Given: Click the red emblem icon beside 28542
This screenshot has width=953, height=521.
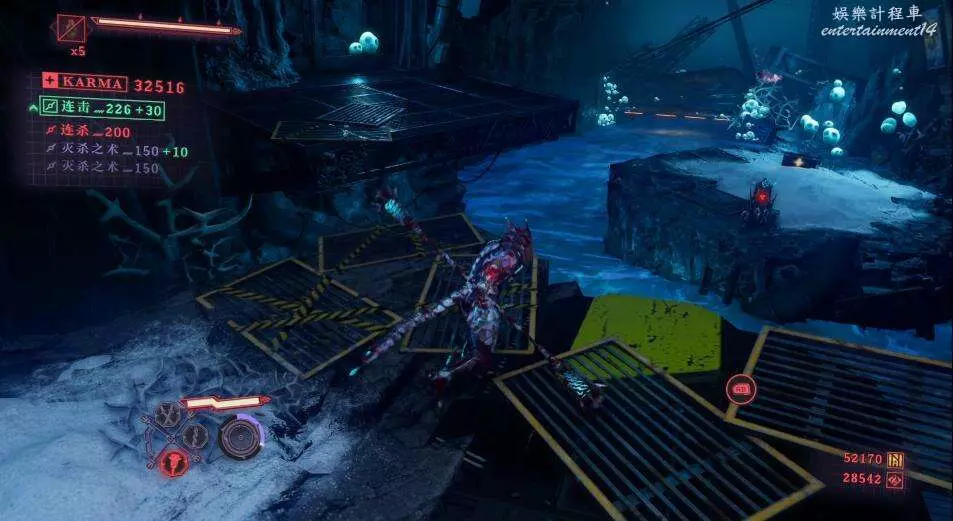Looking at the screenshot, I should click(x=895, y=480).
